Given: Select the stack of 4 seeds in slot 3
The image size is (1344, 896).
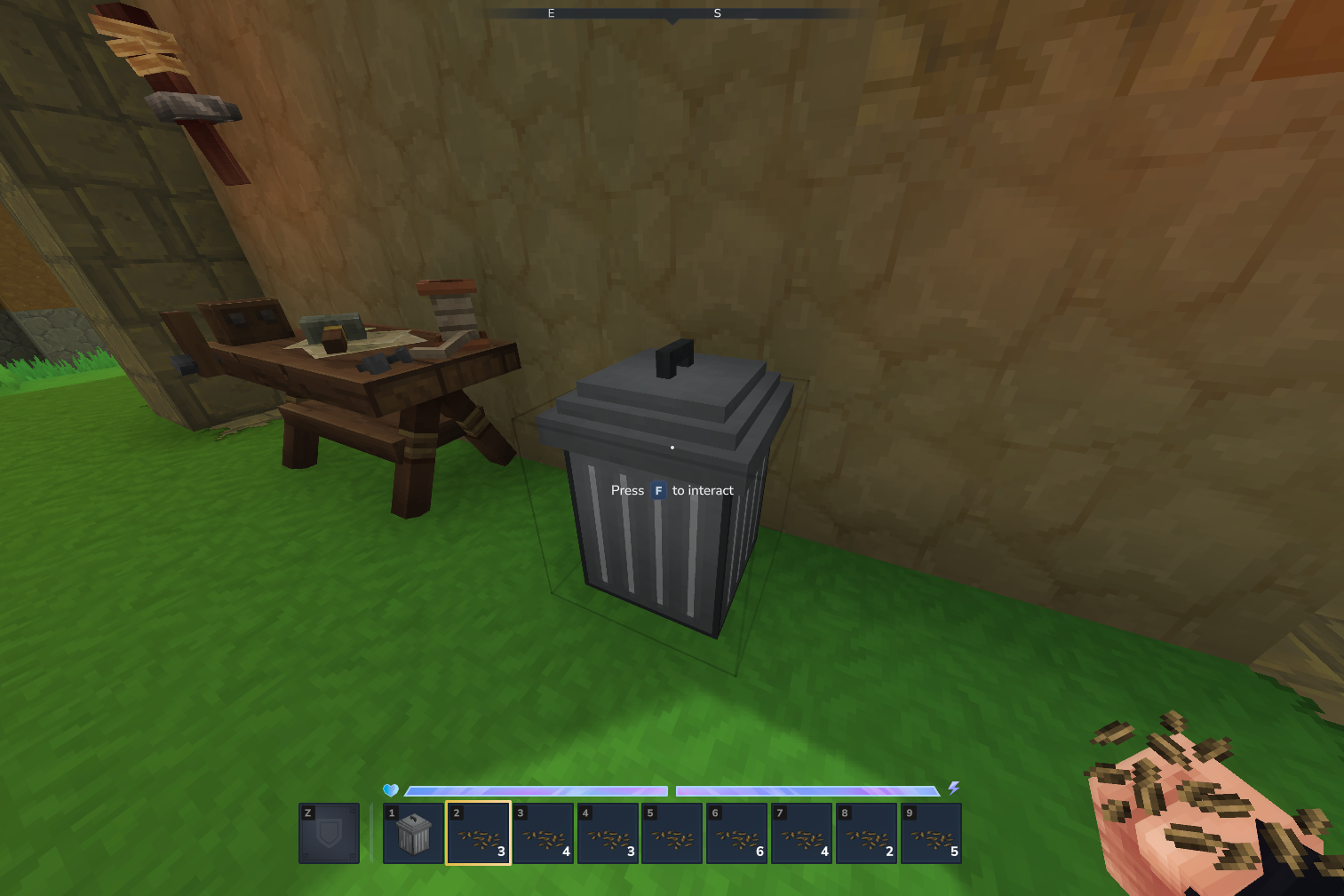Looking at the screenshot, I should click(x=543, y=833).
